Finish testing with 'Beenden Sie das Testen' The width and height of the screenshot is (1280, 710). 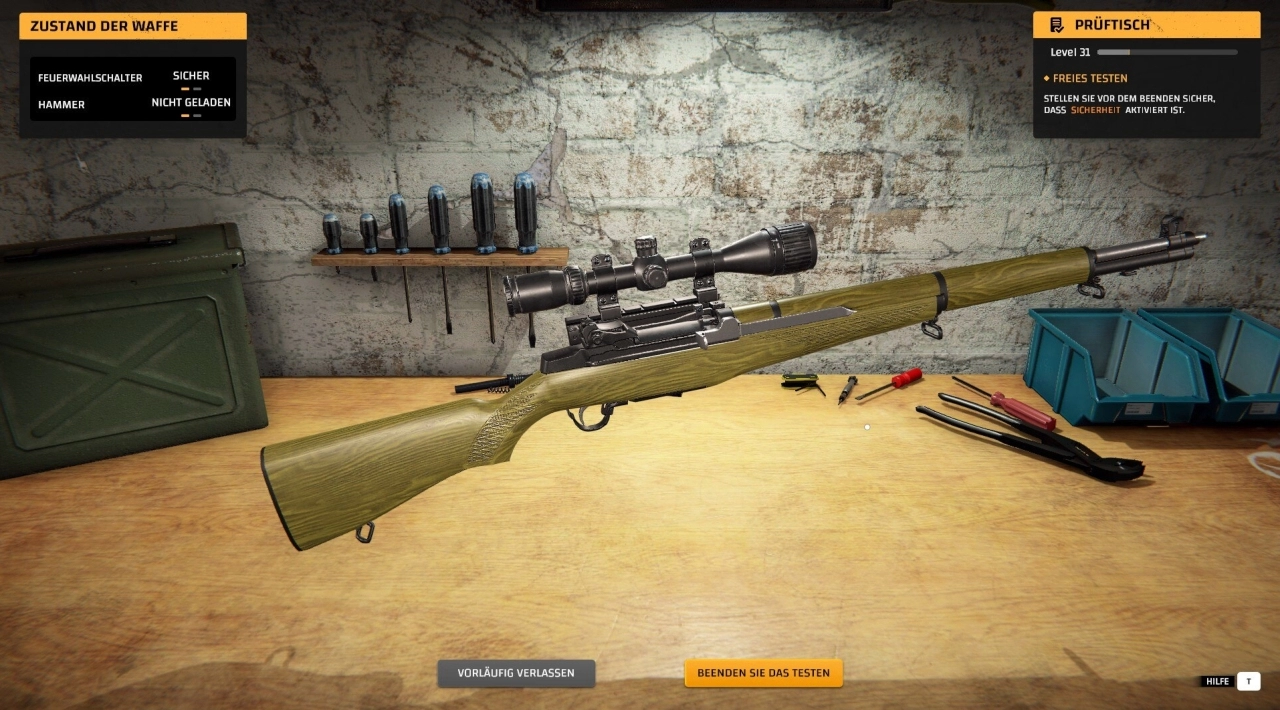tap(763, 673)
